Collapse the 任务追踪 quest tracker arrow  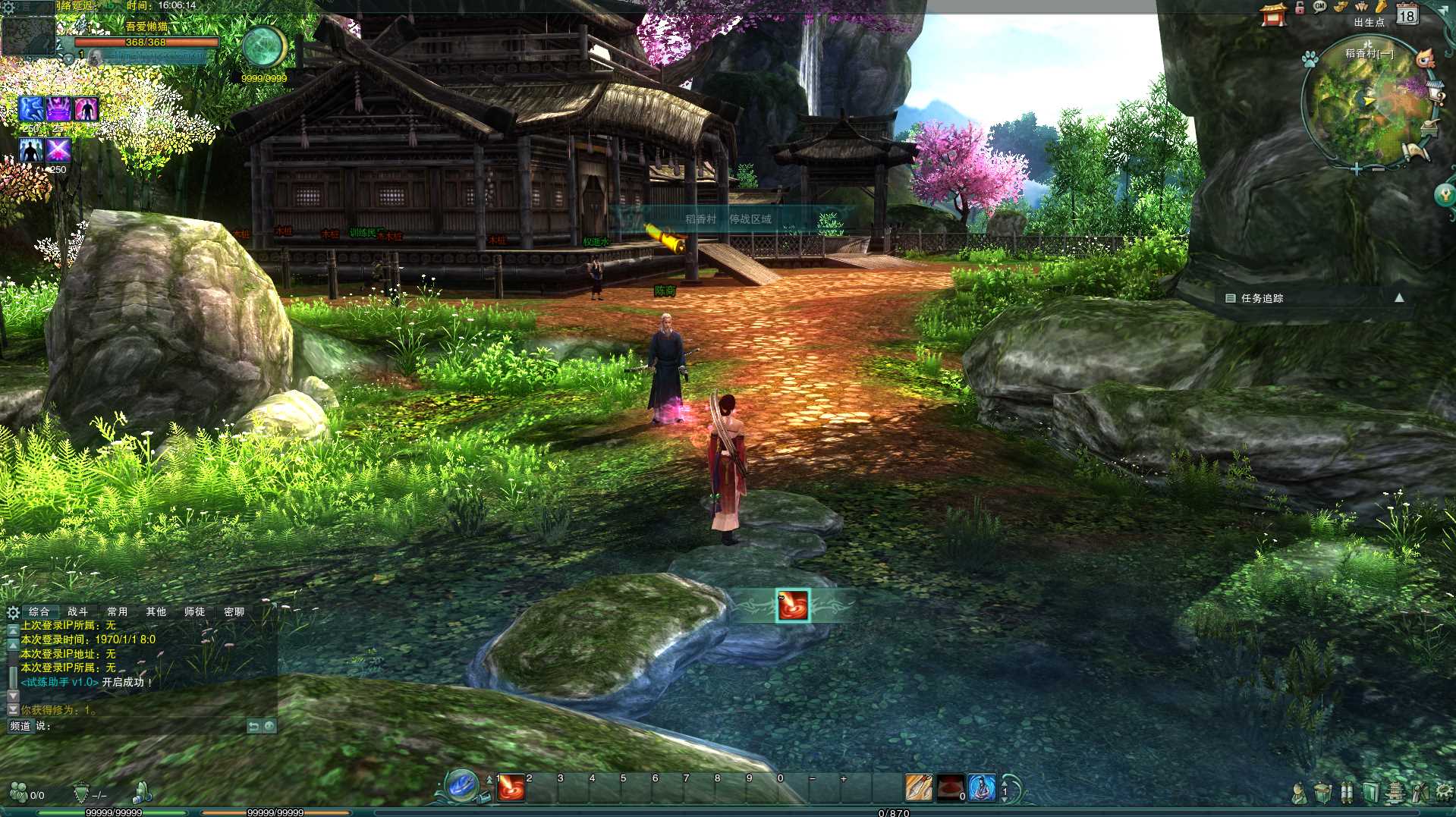pyautogui.click(x=1399, y=298)
